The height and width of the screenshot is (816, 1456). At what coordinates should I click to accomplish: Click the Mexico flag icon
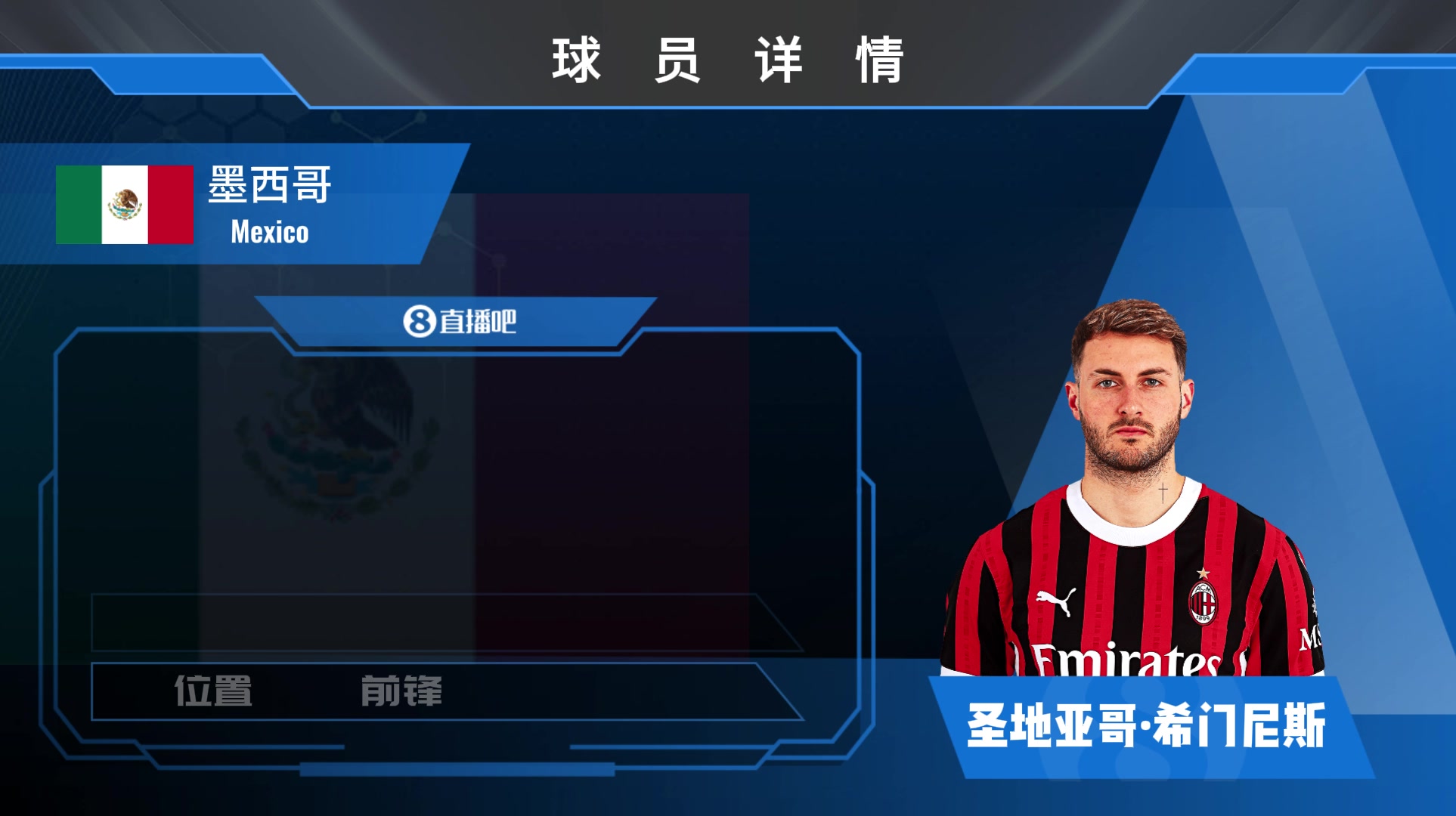(x=125, y=205)
